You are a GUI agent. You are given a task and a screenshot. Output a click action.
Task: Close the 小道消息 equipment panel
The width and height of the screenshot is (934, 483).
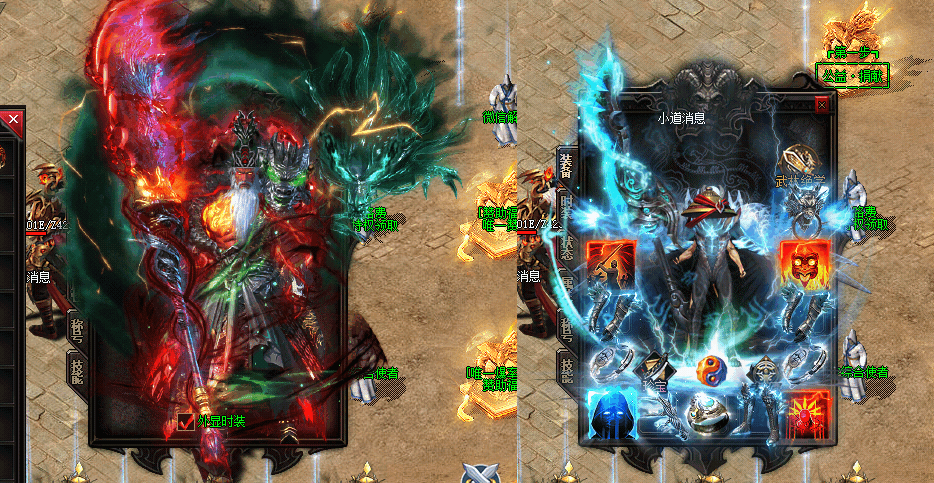[x=822, y=104]
